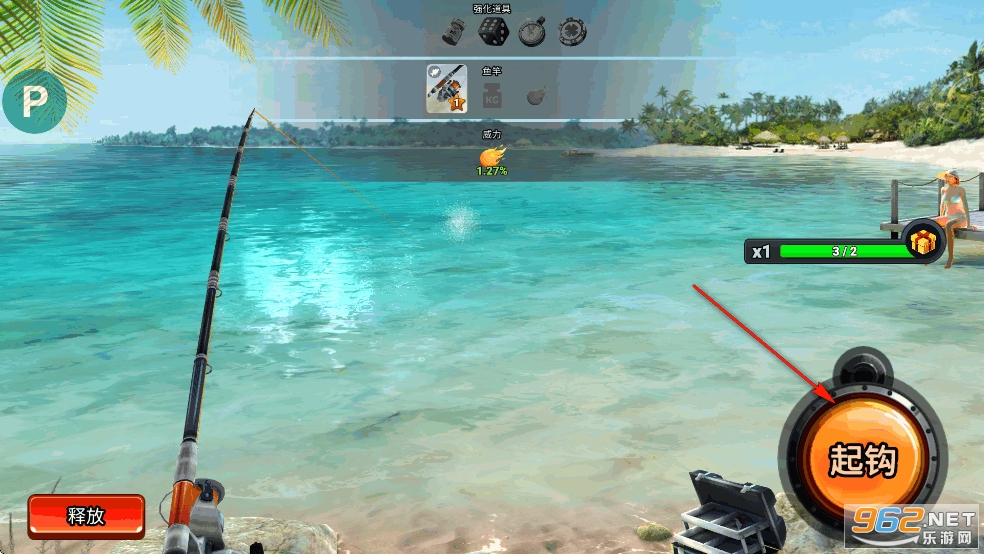Image resolution: width=984 pixels, height=554 pixels.
Task: Select the bottle booster item
Action: pos(455,32)
